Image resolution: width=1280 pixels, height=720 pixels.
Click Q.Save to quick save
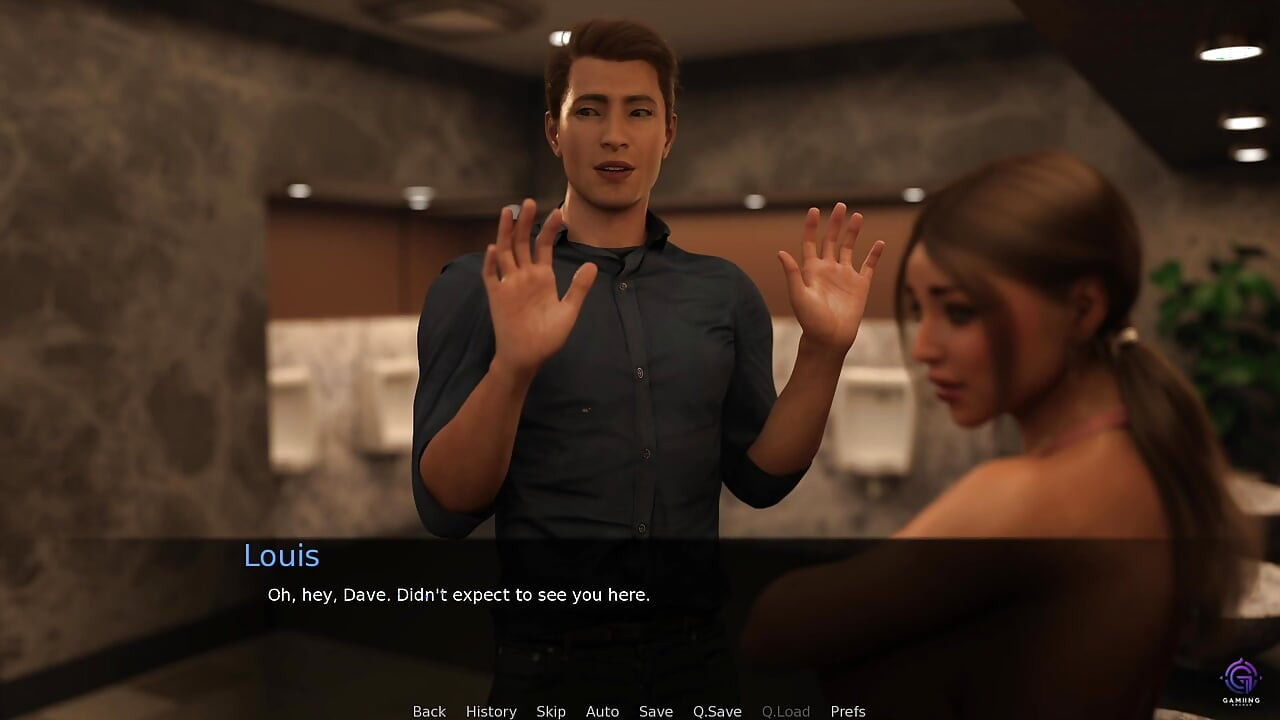717,711
